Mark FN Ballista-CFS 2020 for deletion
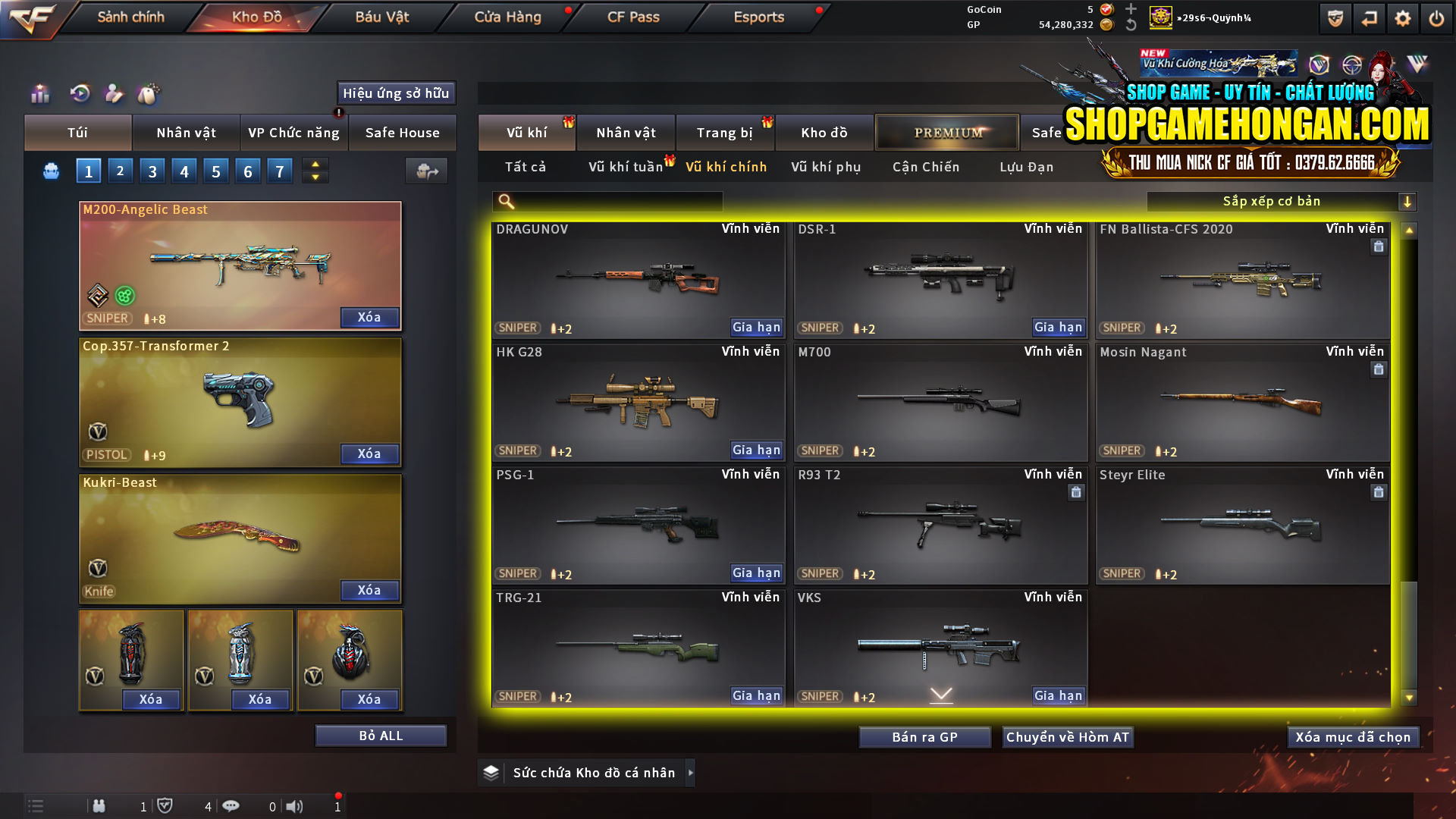 click(1378, 246)
